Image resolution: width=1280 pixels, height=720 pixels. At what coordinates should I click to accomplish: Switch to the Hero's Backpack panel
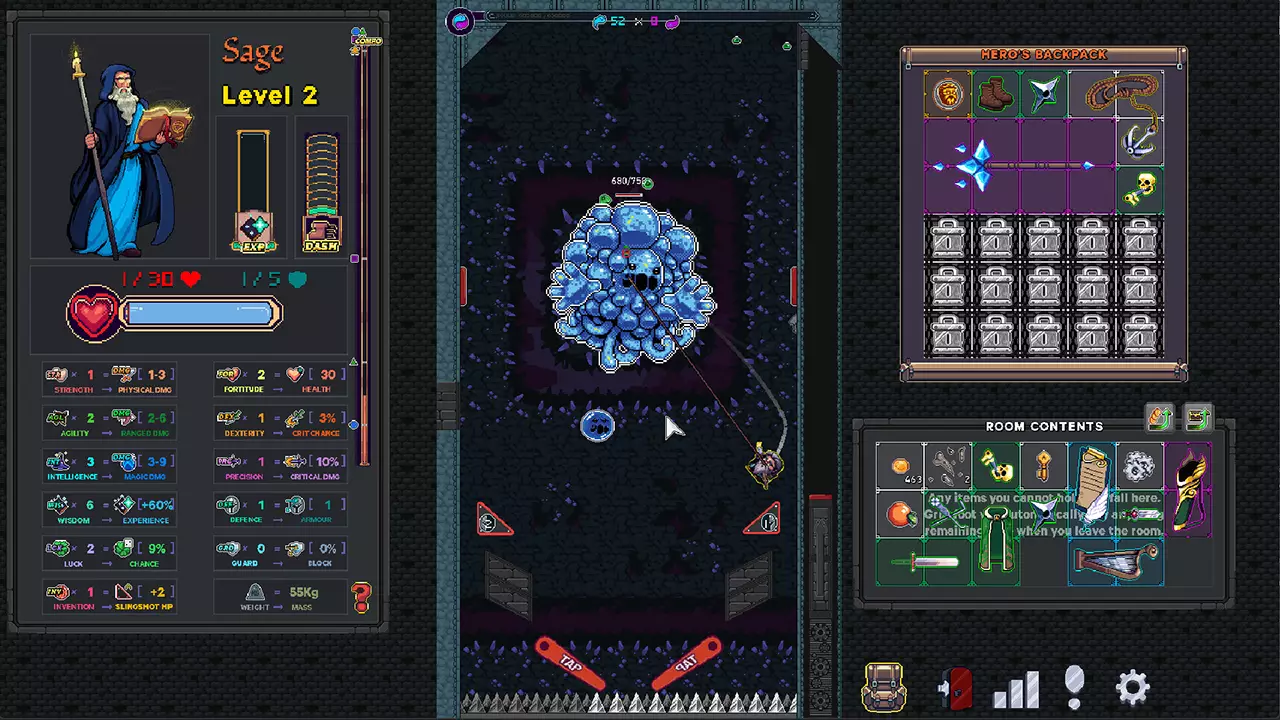[1043, 54]
